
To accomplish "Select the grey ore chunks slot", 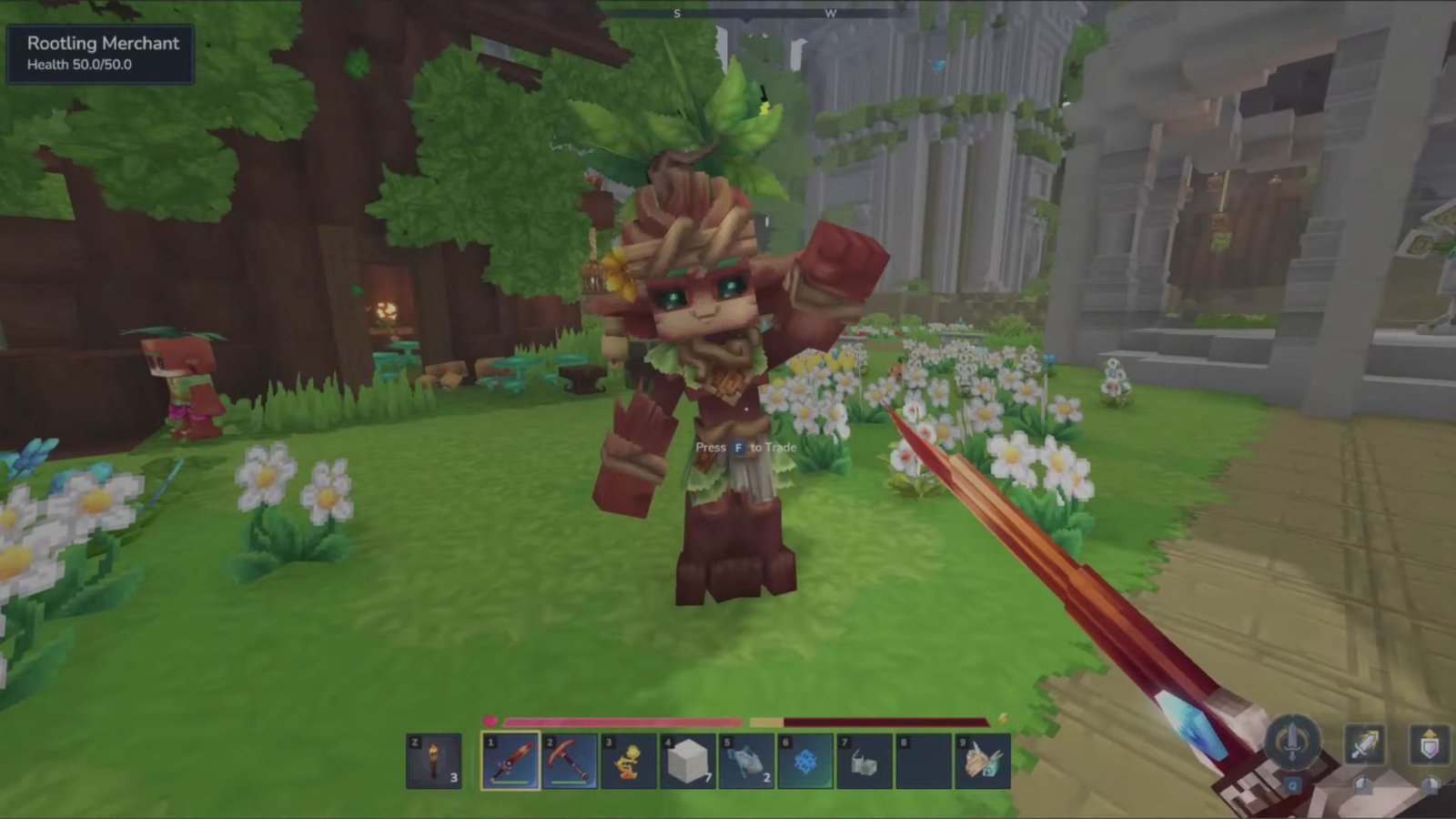I will 864,761.
